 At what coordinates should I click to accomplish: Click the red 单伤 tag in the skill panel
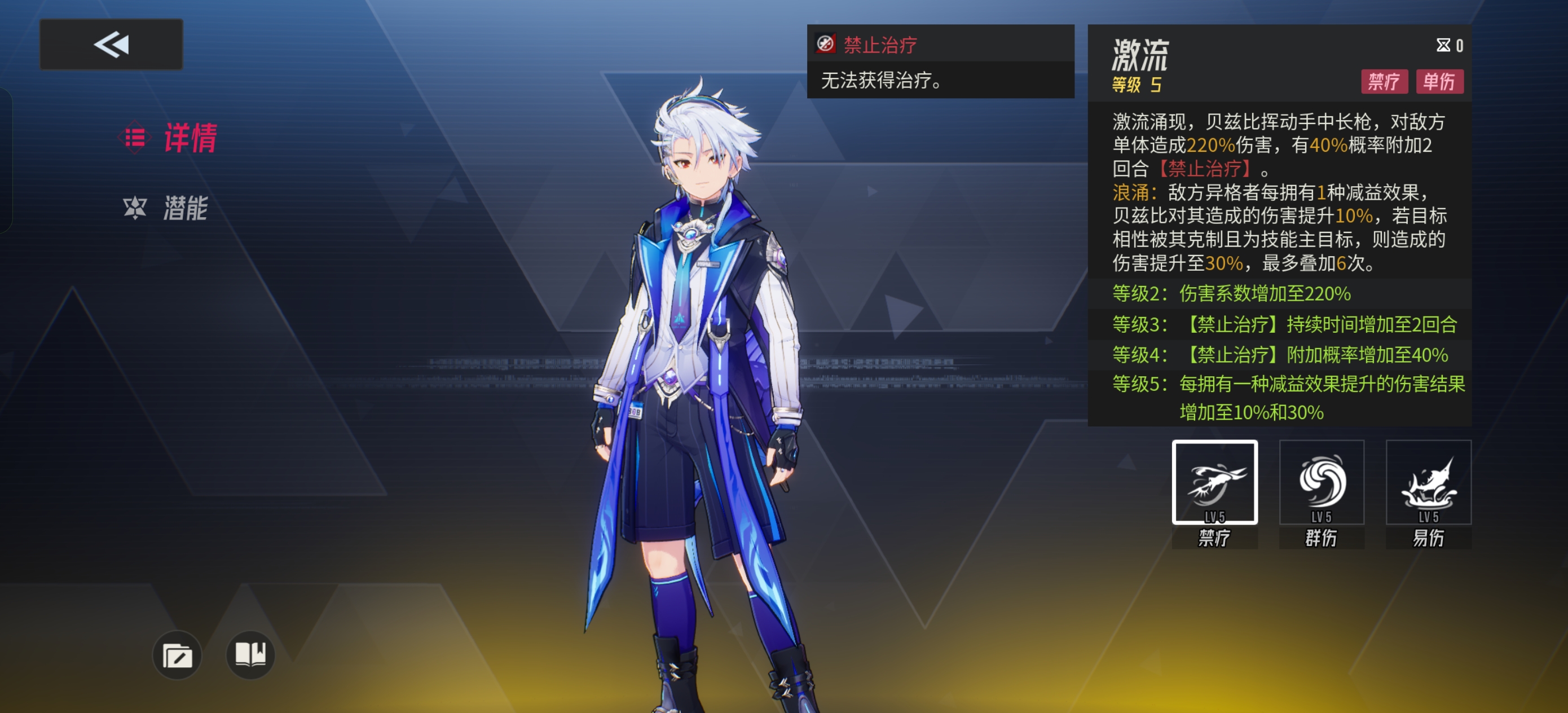point(1441,82)
